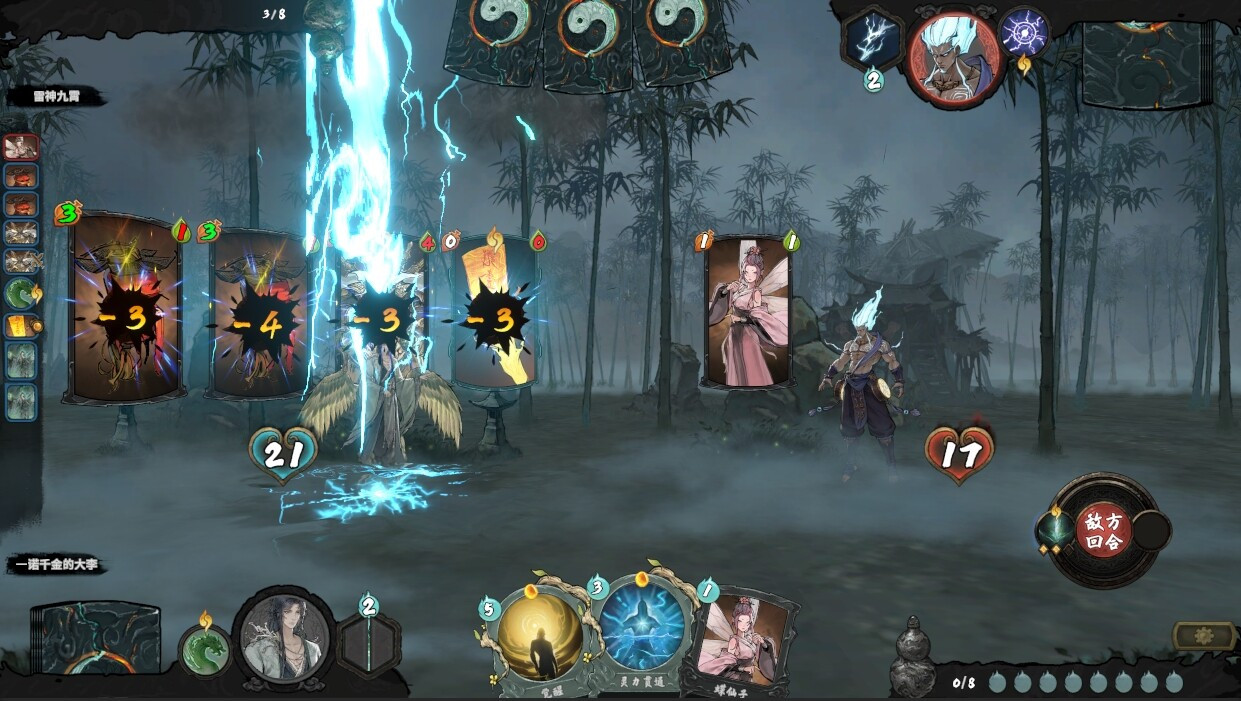Click the player hero portrait
This screenshot has height=701, width=1241.
(284, 637)
